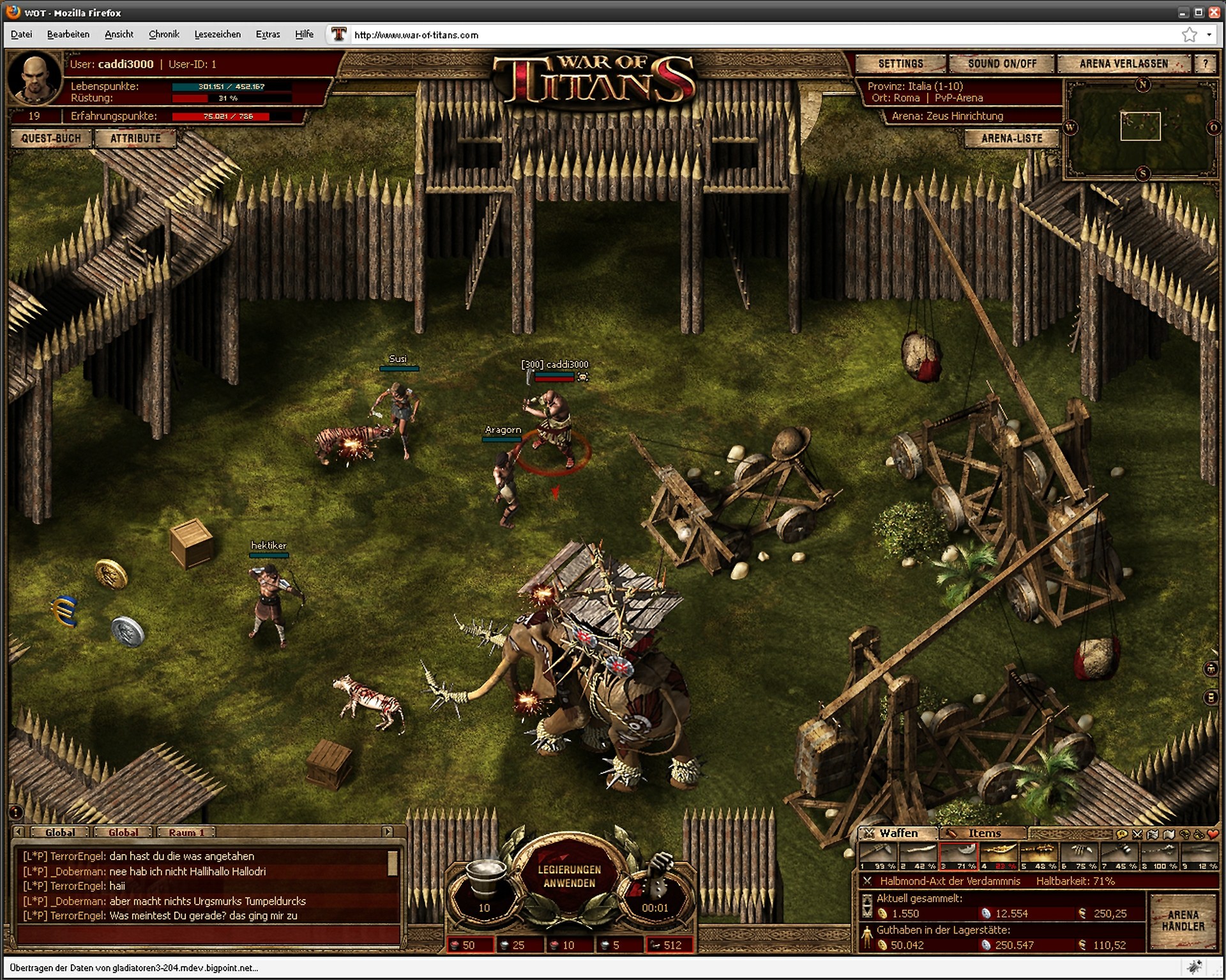The height and width of the screenshot is (980, 1226).
Task: Open the Arena Händler shop
Action: [x=1183, y=921]
